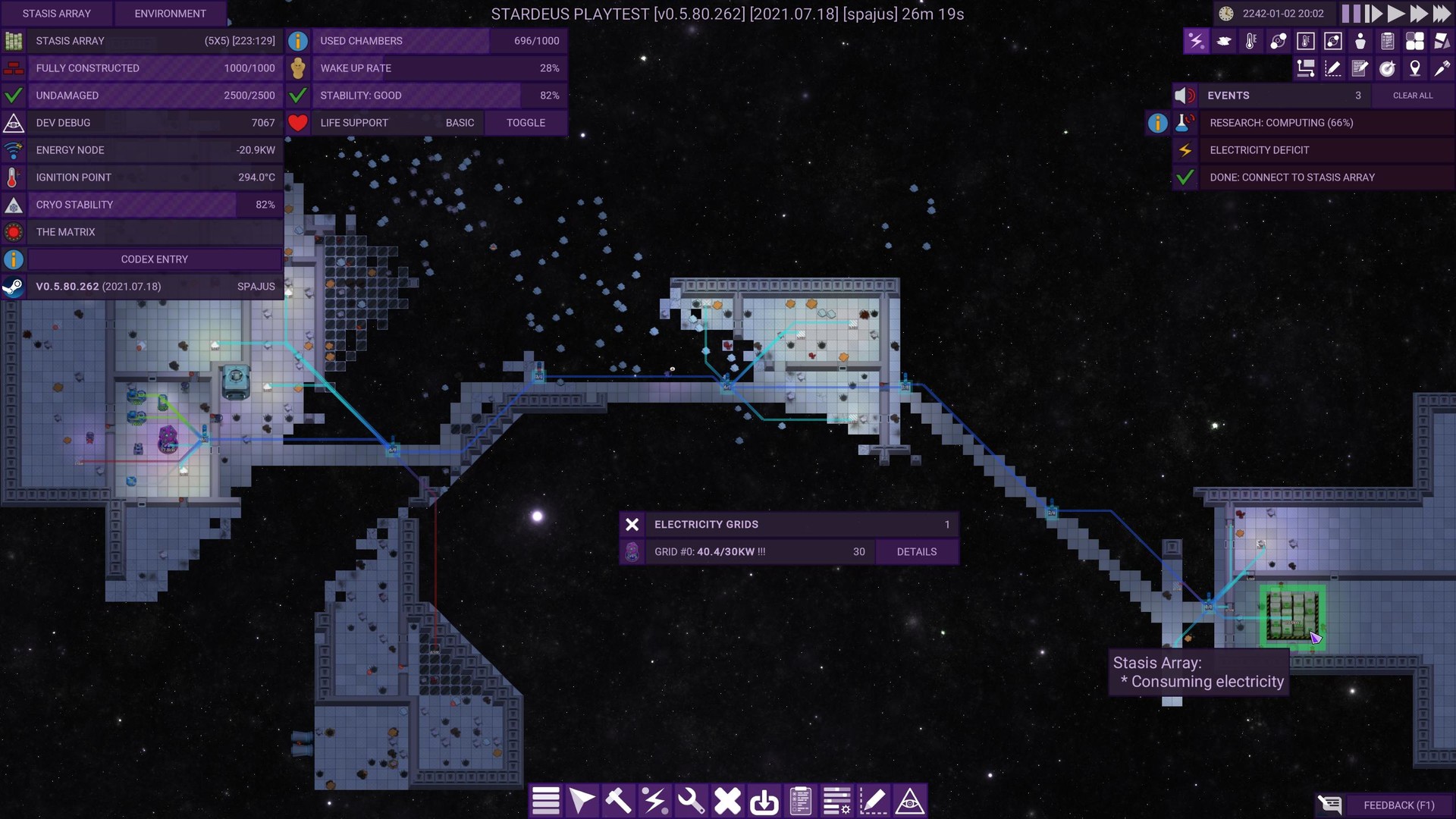Set game speed to fastest triple arrow
The width and height of the screenshot is (1456, 819).
coord(1442,14)
